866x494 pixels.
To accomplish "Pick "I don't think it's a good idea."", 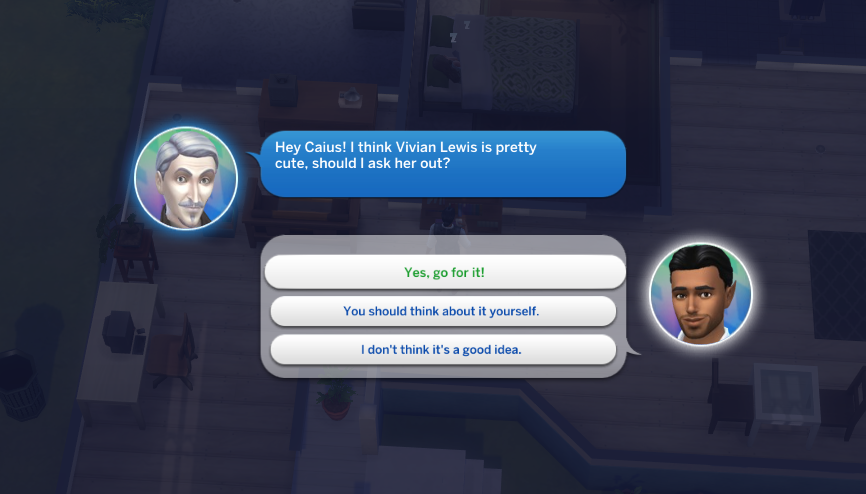I will click(442, 349).
